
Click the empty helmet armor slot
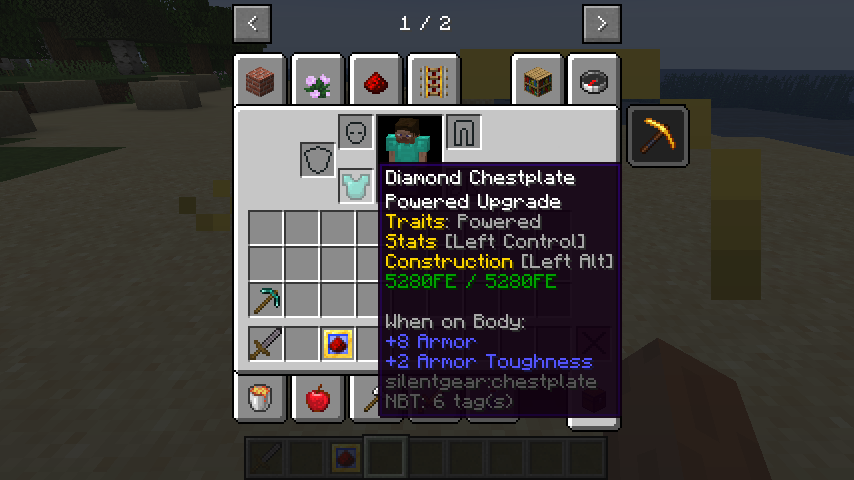point(356,132)
